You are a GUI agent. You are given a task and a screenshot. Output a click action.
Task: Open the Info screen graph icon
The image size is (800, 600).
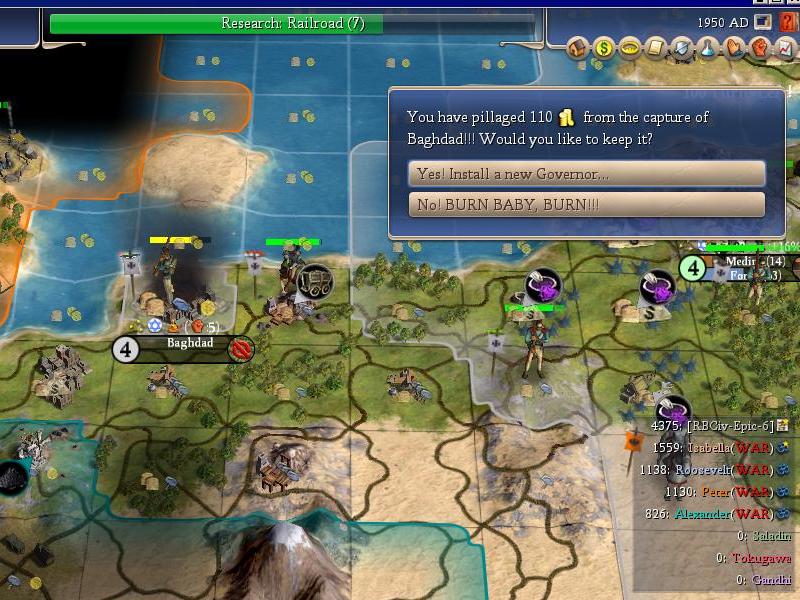coord(785,48)
